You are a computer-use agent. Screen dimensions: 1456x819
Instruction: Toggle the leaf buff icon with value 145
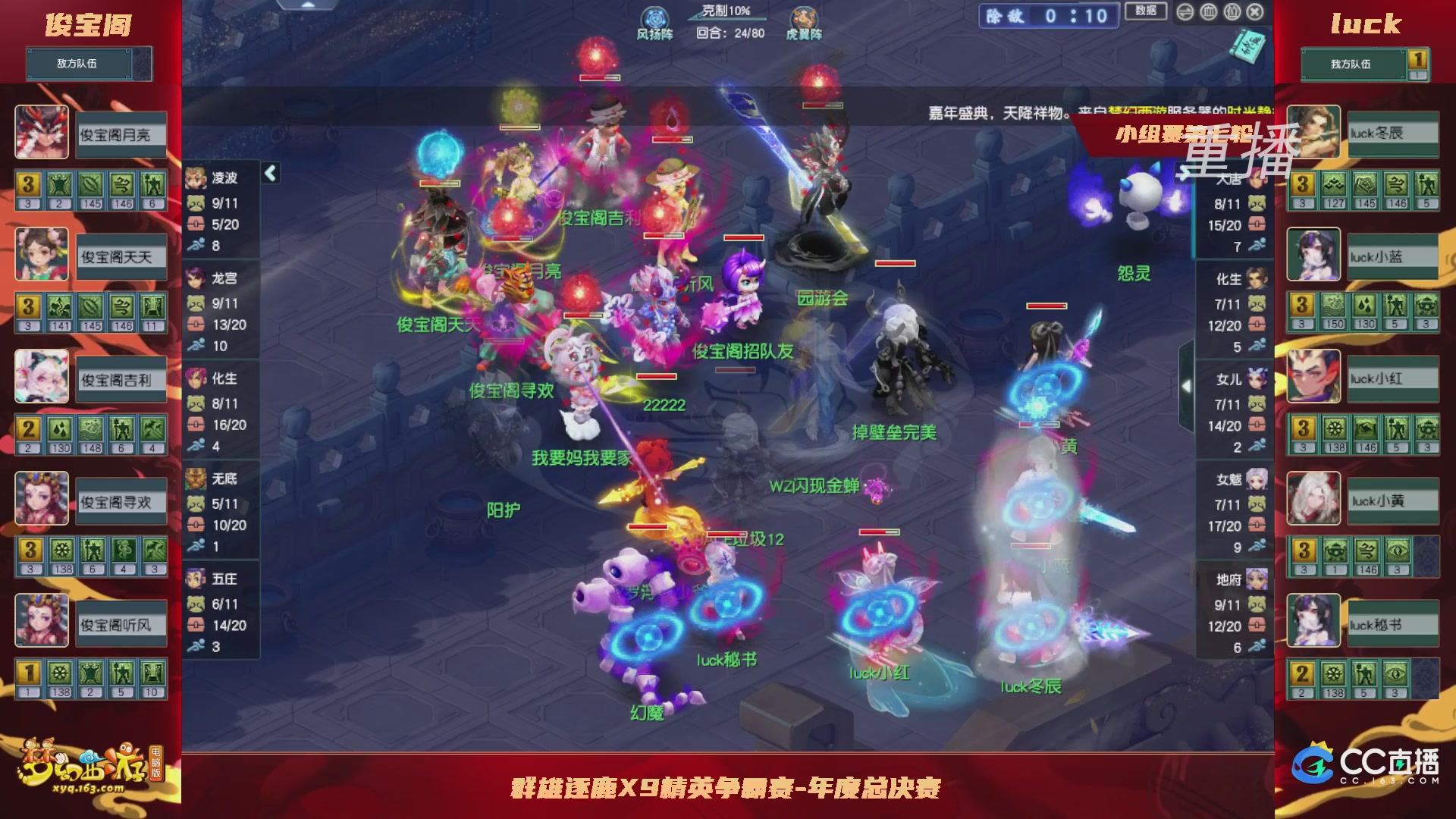pos(91,184)
